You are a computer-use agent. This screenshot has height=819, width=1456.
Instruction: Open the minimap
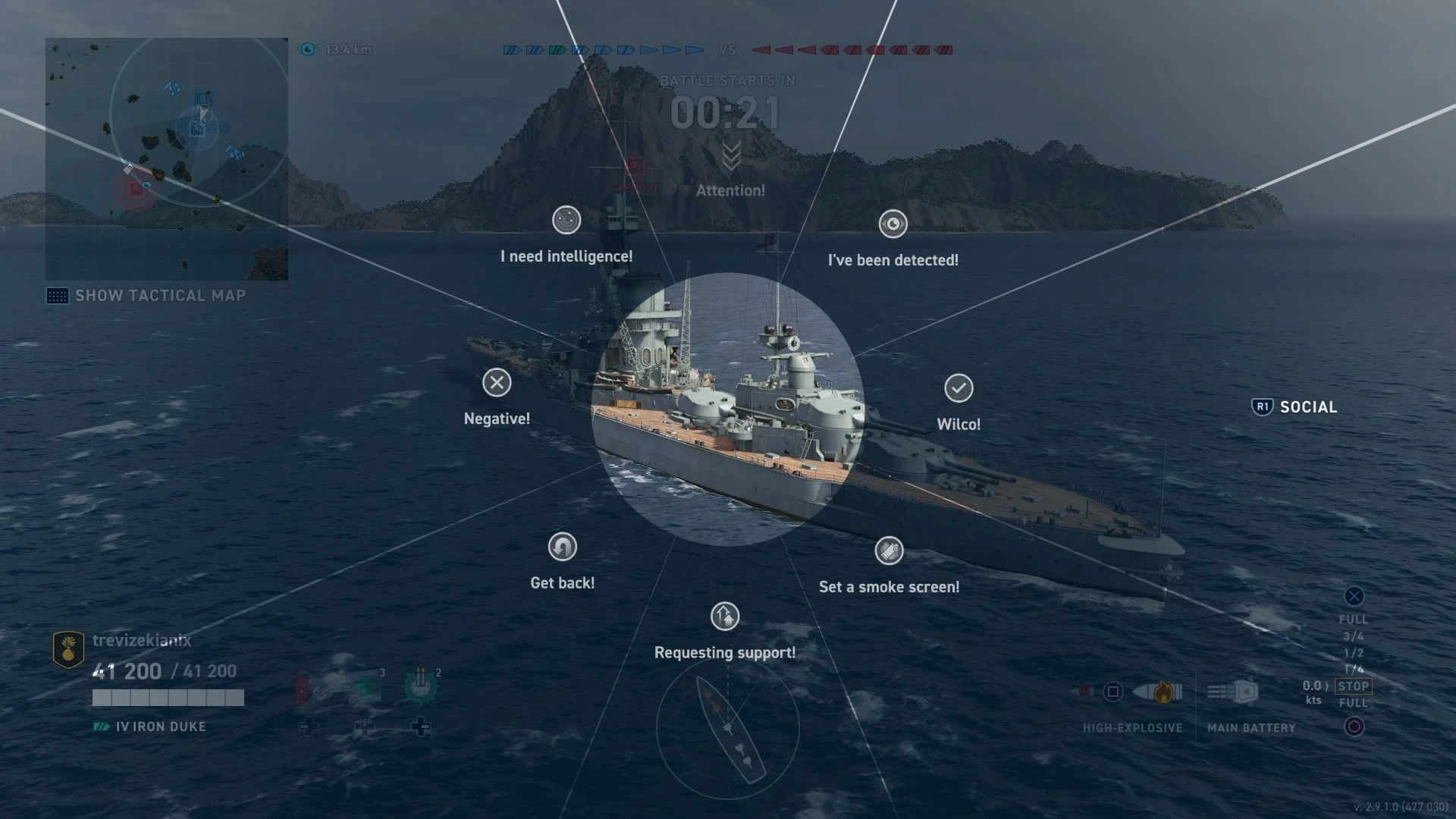tap(167, 159)
